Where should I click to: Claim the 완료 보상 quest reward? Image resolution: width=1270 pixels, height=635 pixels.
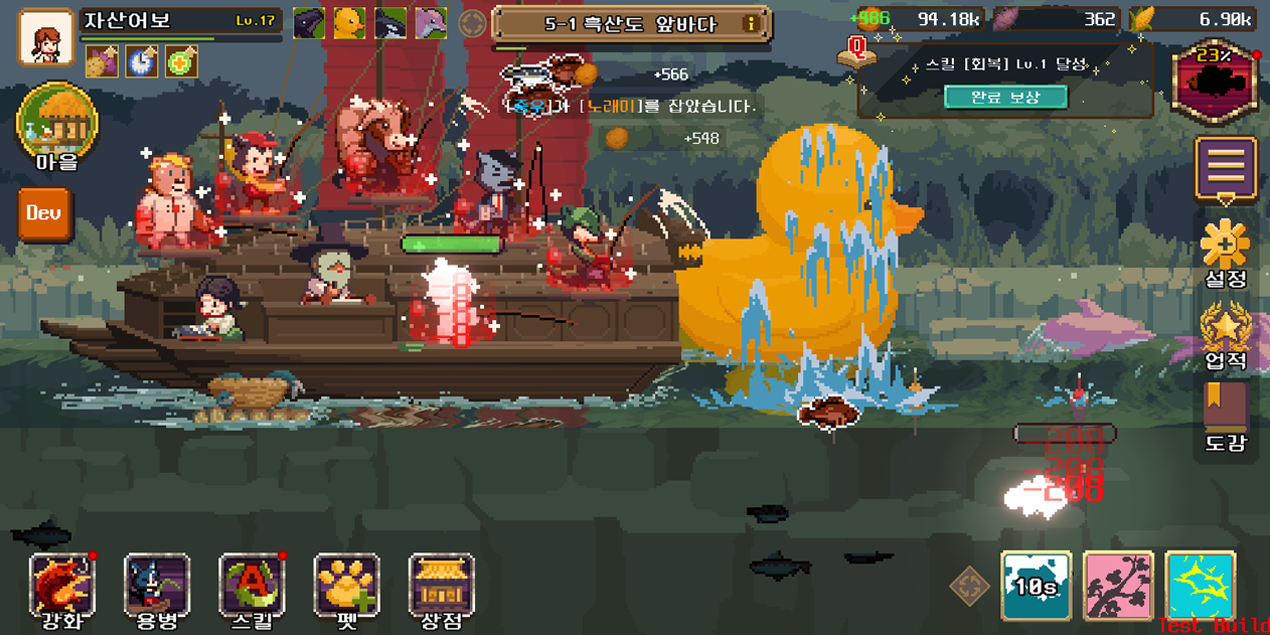(1005, 97)
